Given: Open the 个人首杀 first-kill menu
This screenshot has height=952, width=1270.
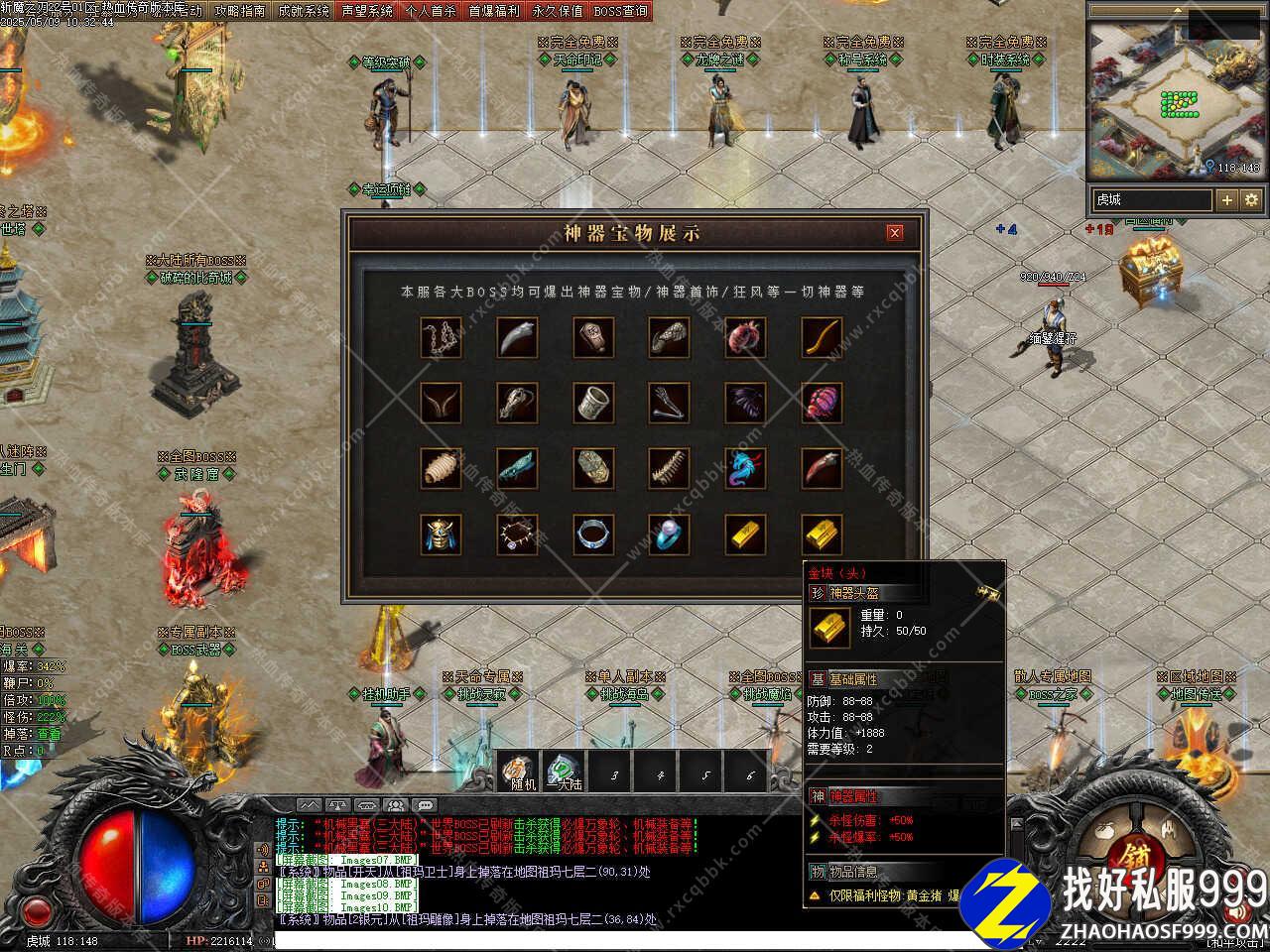Looking at the screenshot, I should pos(430,11).
